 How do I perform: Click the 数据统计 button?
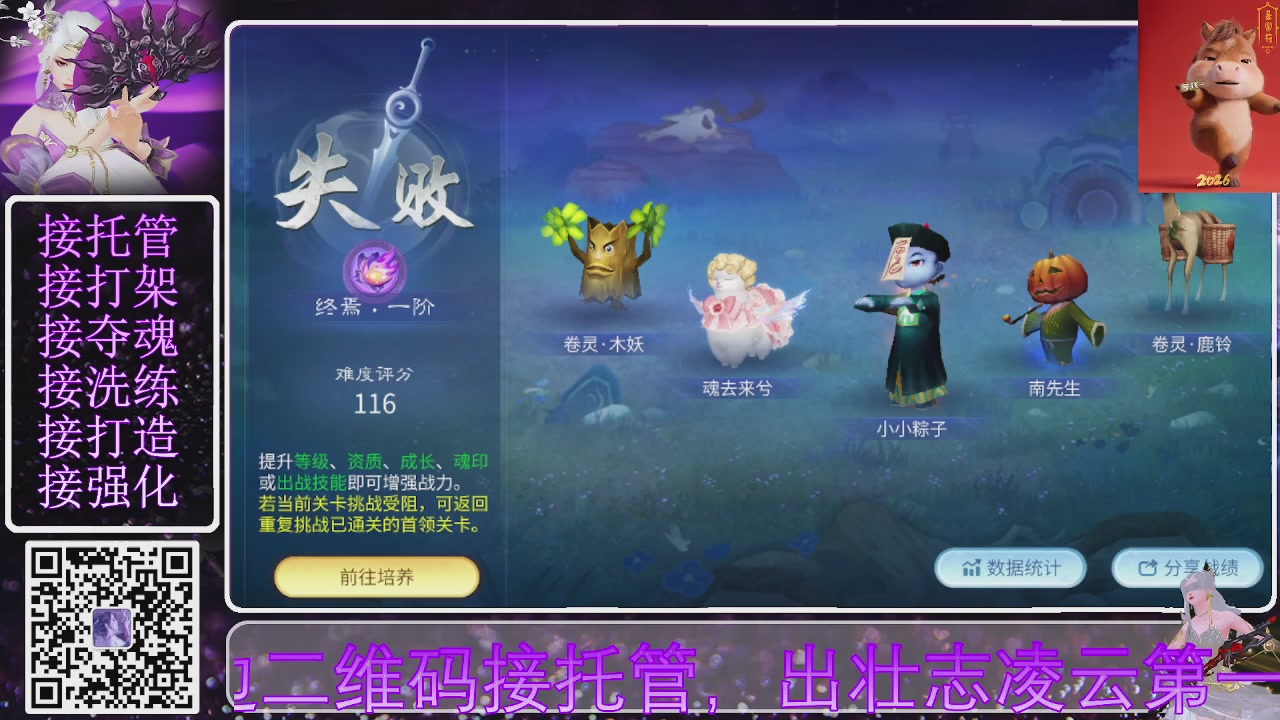pyautogui.click(x=1010, y=568)
